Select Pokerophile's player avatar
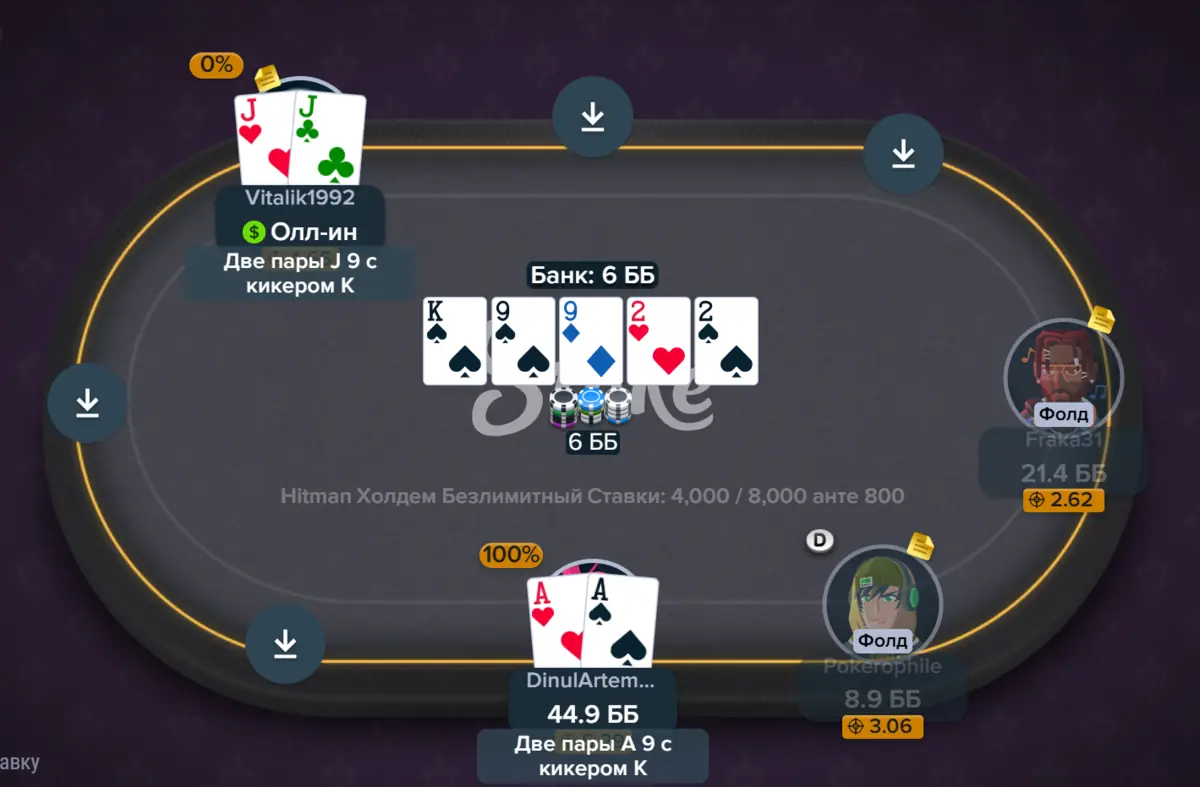The height and width of the screenshot is (787, 1200). click(x=882, y=602)
